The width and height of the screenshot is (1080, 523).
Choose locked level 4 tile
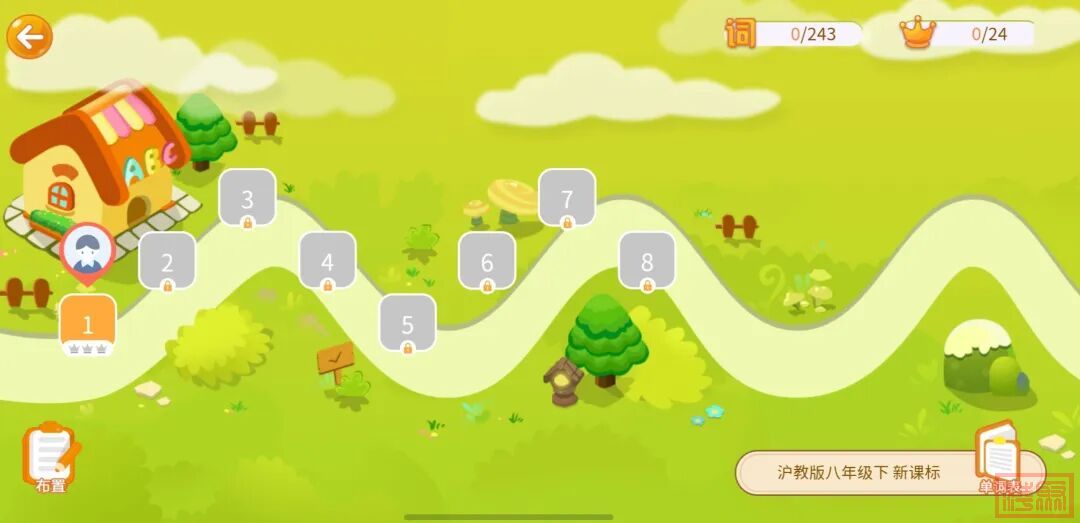click(x=327, y=262)
